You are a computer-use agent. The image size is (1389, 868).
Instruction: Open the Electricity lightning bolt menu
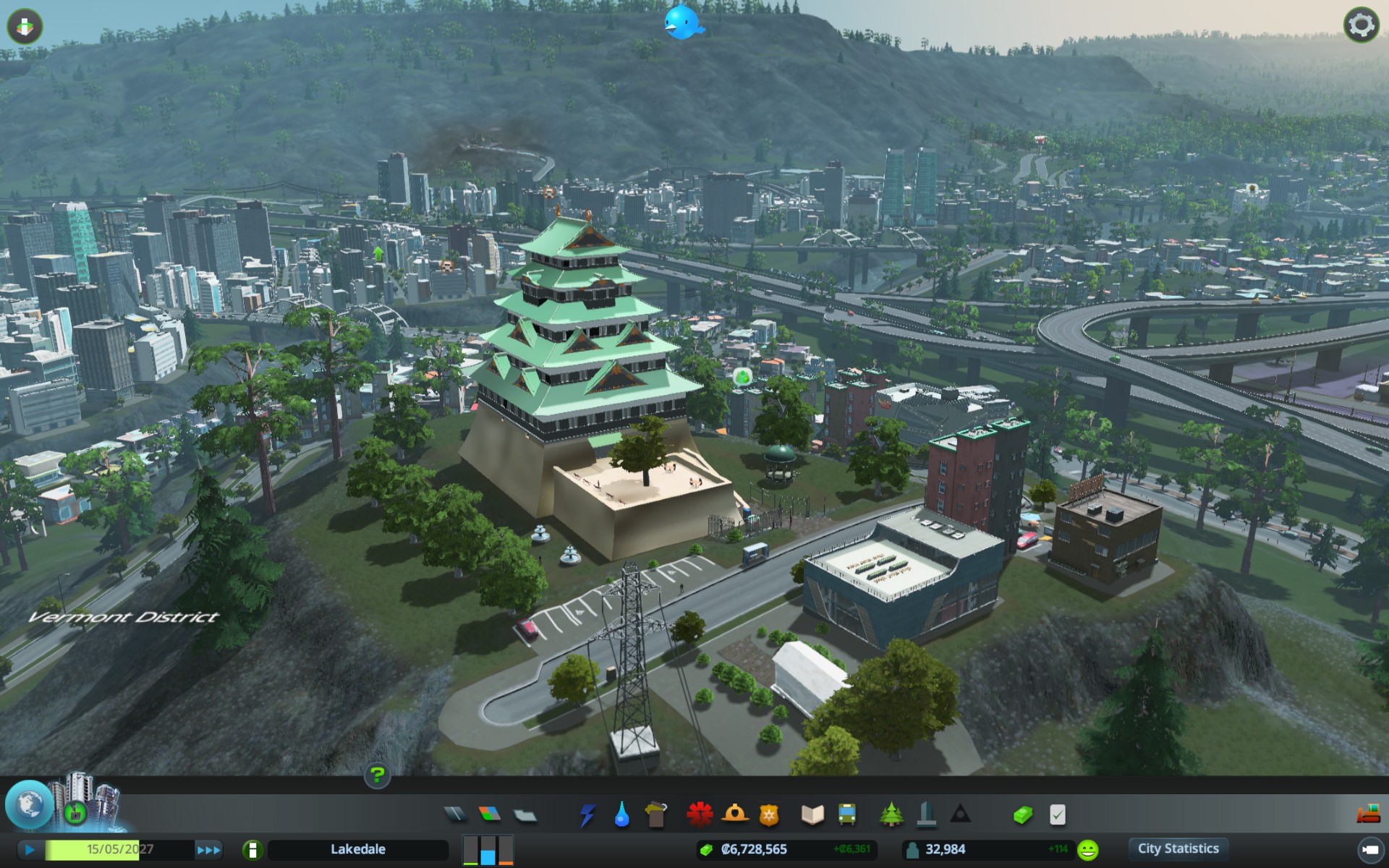point(587,814)
